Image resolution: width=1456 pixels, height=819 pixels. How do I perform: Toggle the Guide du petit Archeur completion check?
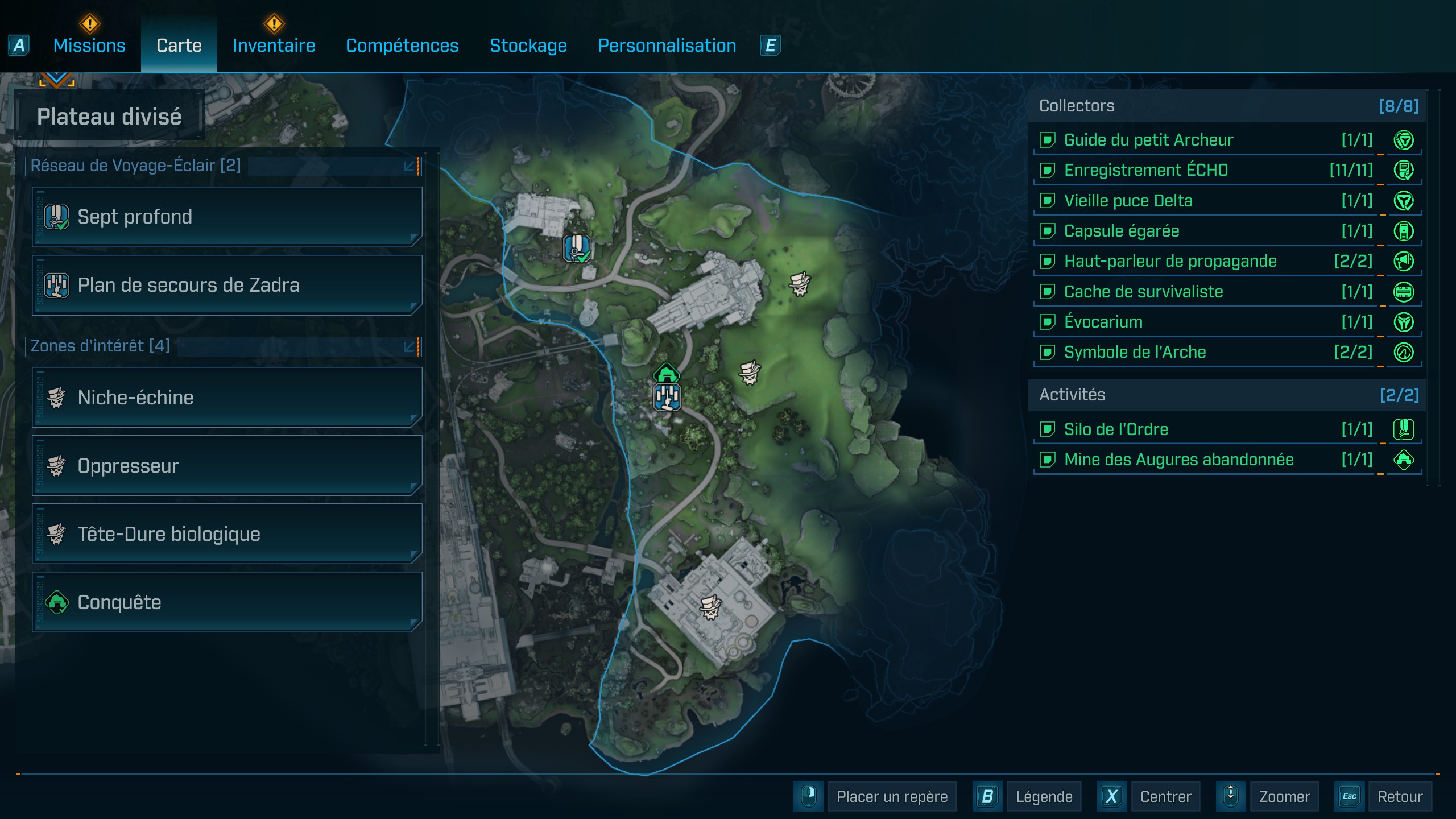pos(1048,140)
